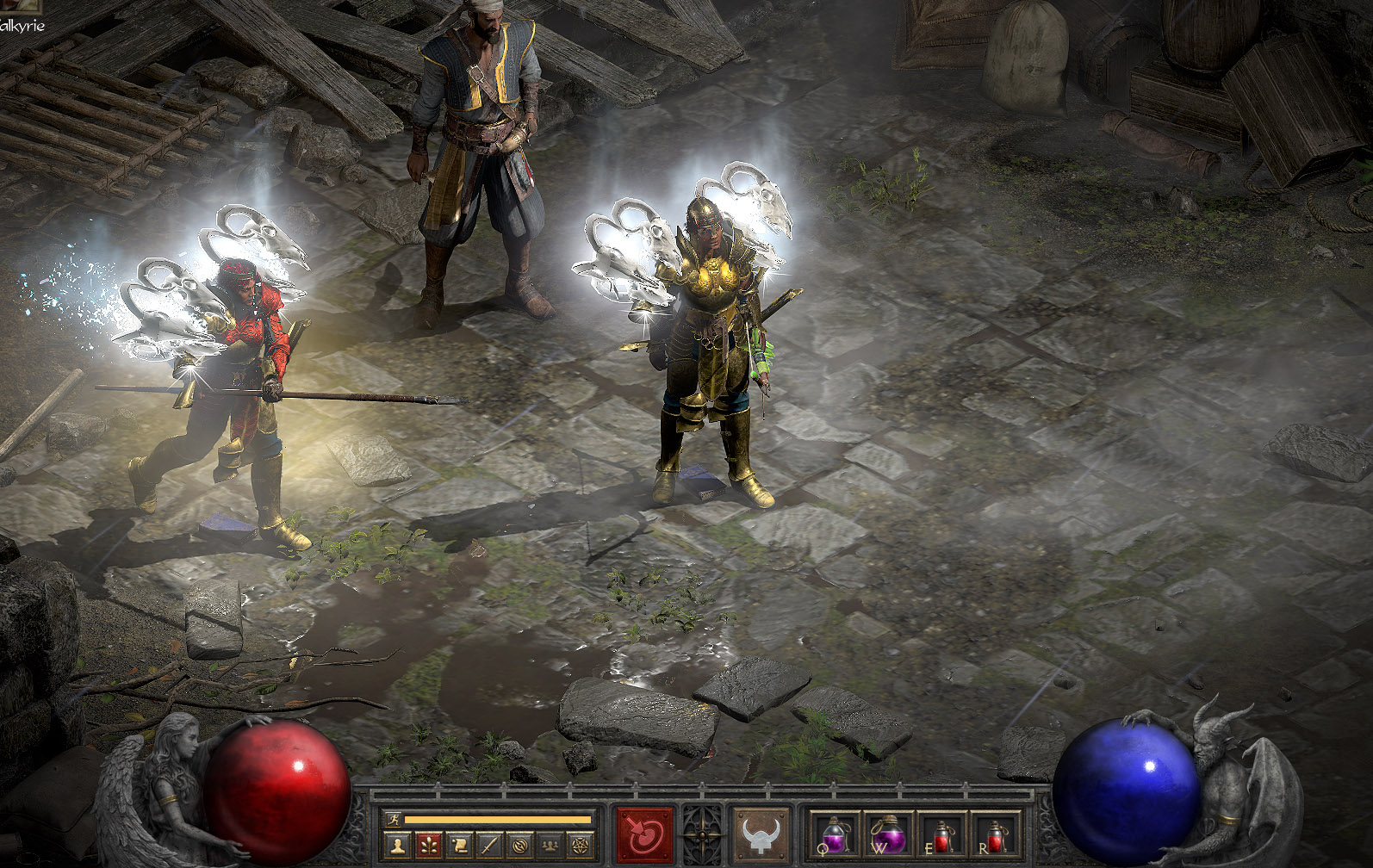The width and height of the screenshot is (1373, 868).
Task: Select the red target left-click skill
Action: [x=644, y=834]
